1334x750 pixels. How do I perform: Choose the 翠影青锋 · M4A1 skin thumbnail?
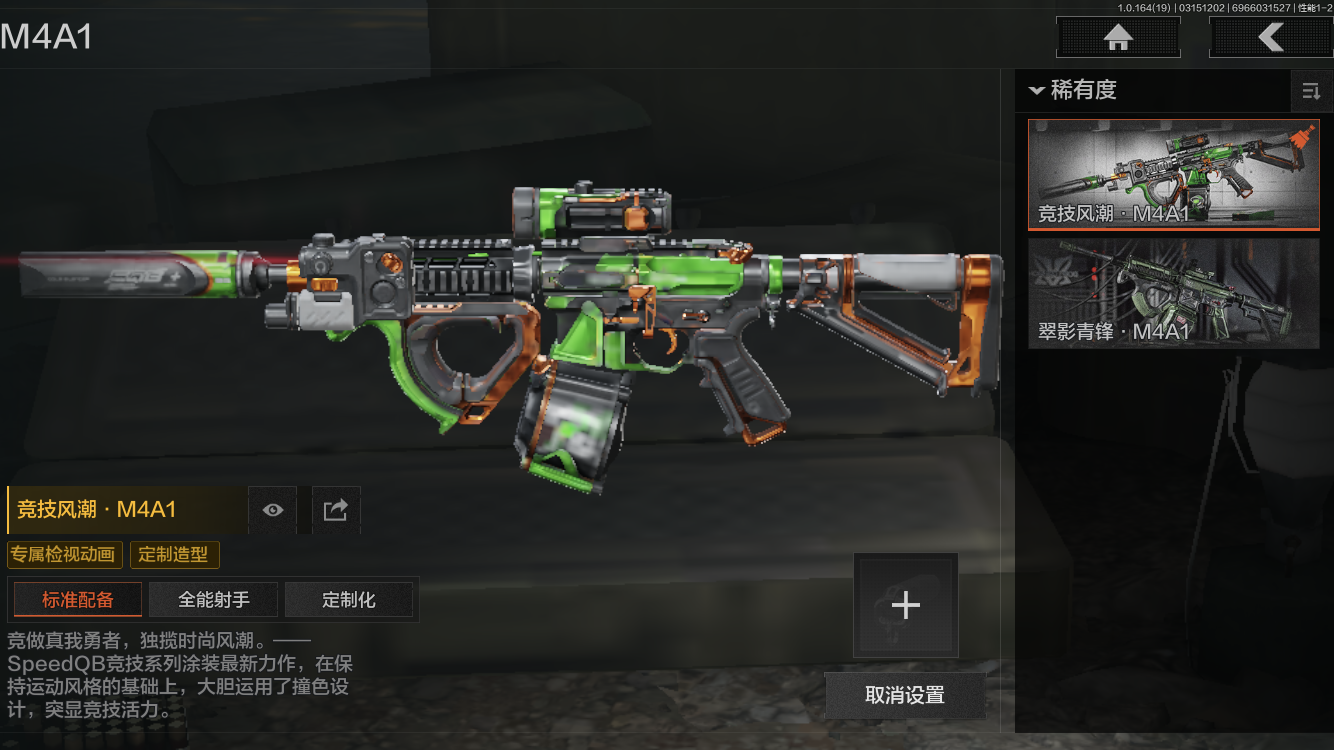1173,293
